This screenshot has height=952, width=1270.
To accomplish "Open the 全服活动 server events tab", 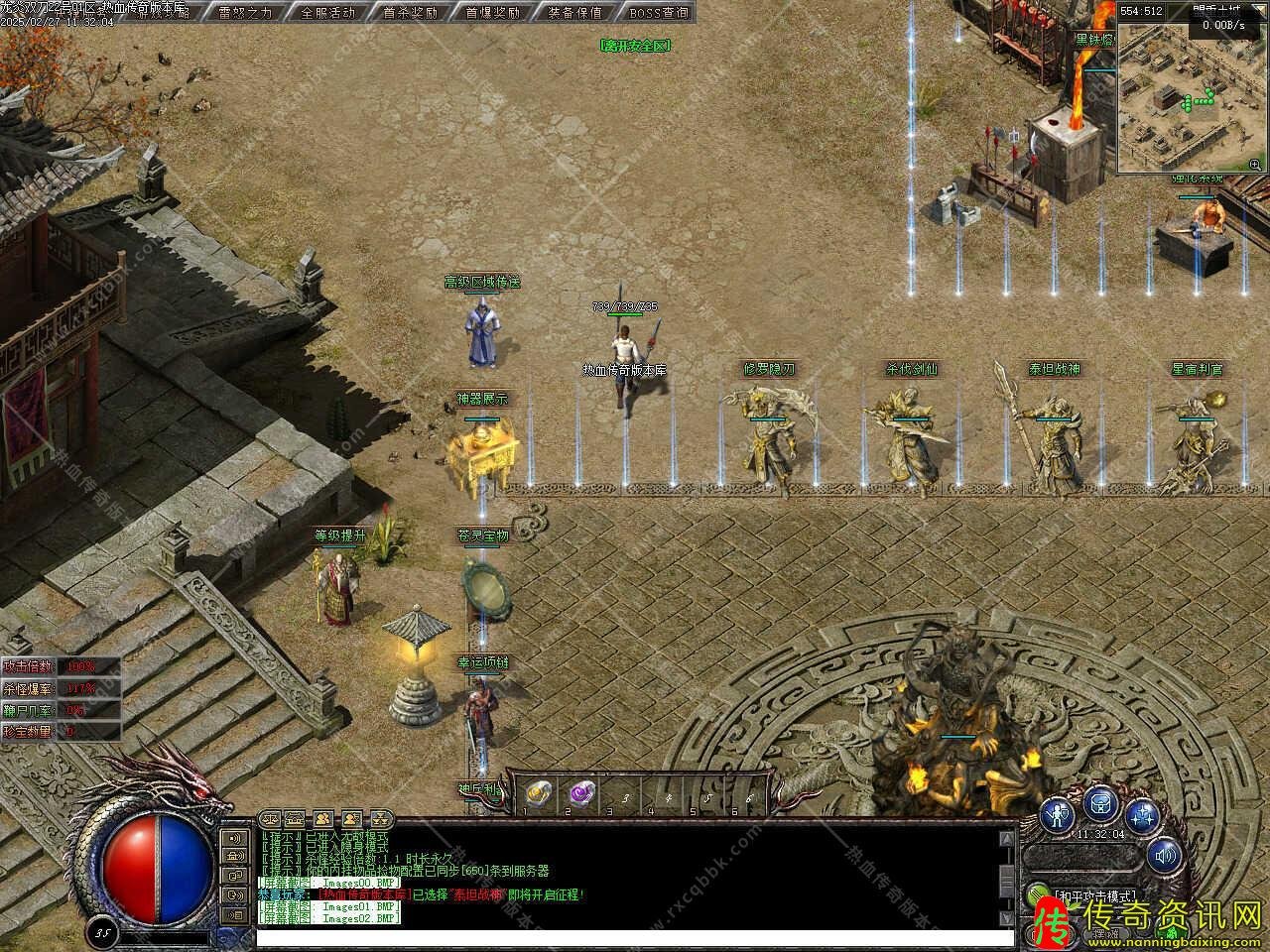I will (327, 13).
